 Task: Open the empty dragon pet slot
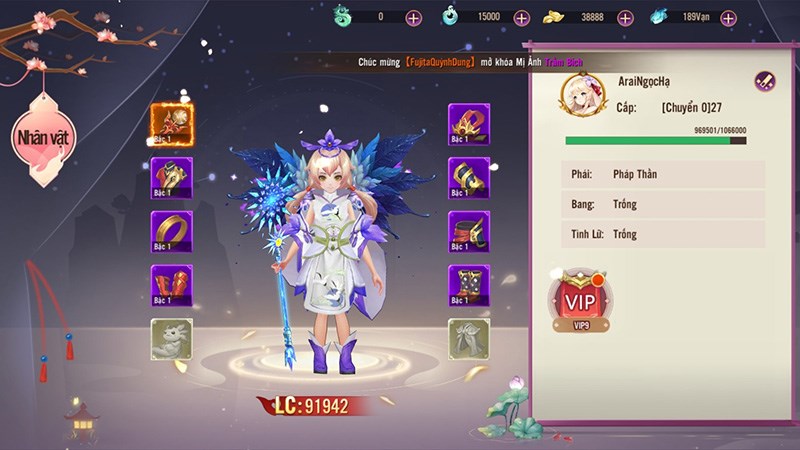[x=172, y=339]
